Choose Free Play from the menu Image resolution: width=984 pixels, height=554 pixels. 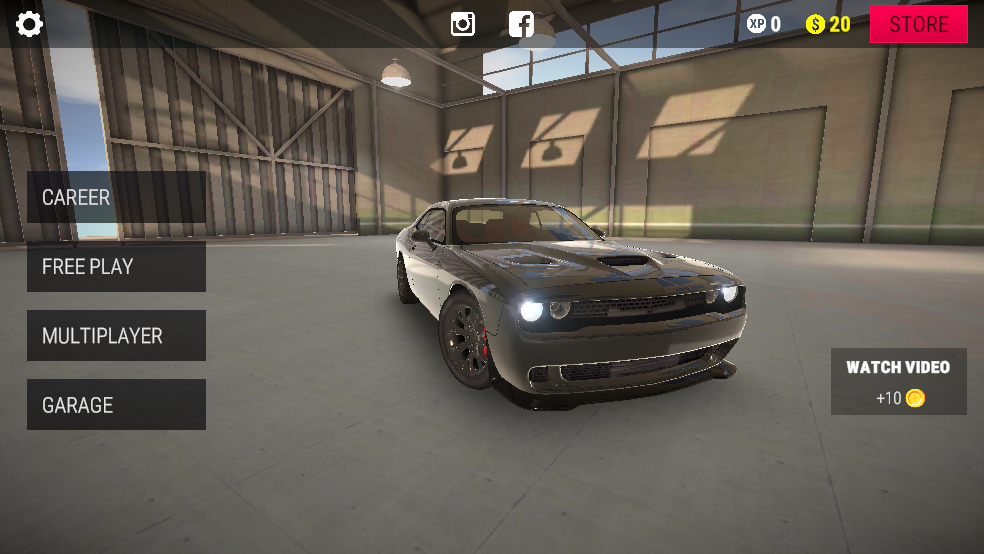[x=116, y=266]
